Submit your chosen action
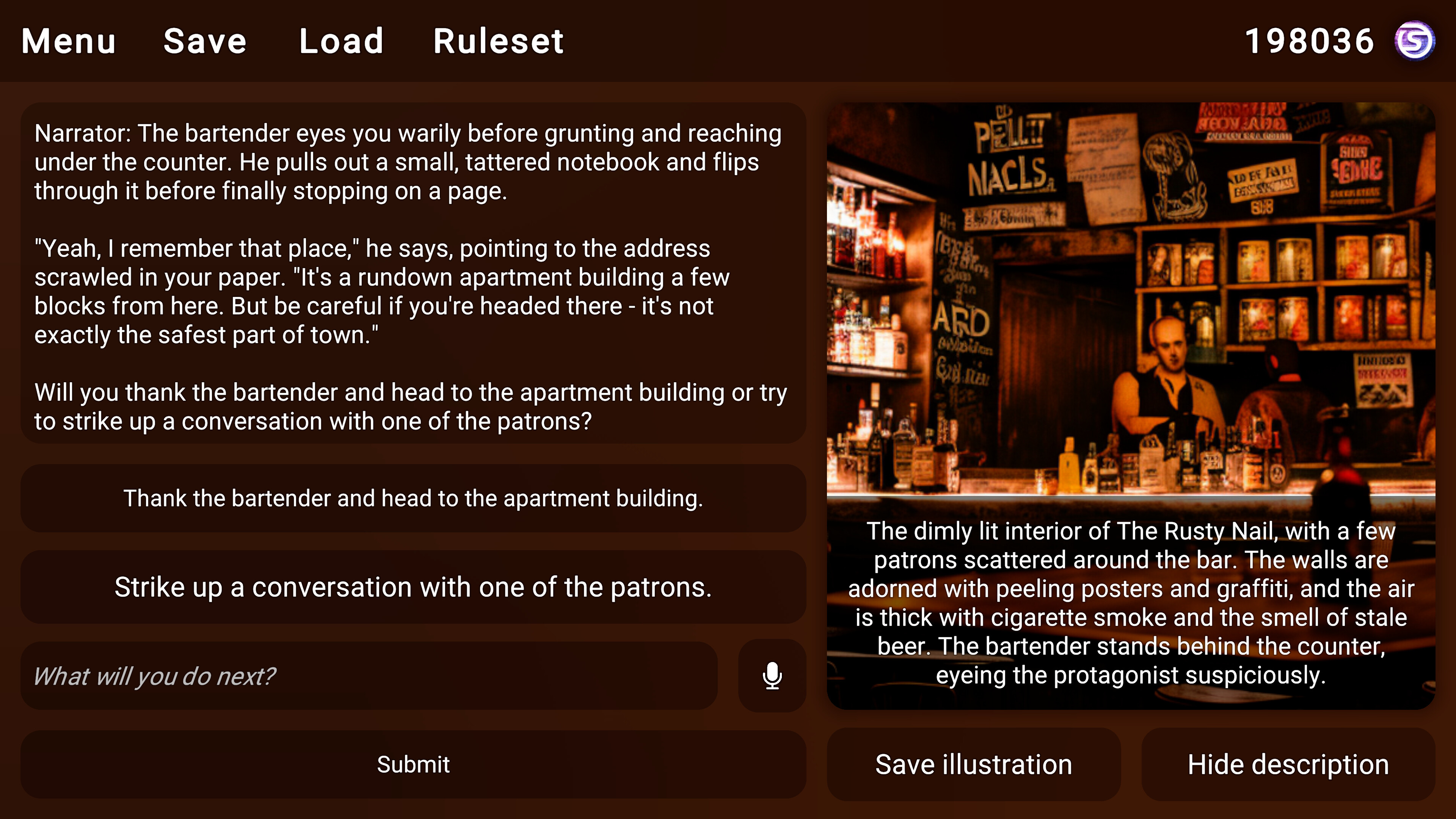Screen dimensions: 1456x819 click(x=413, y=764)
